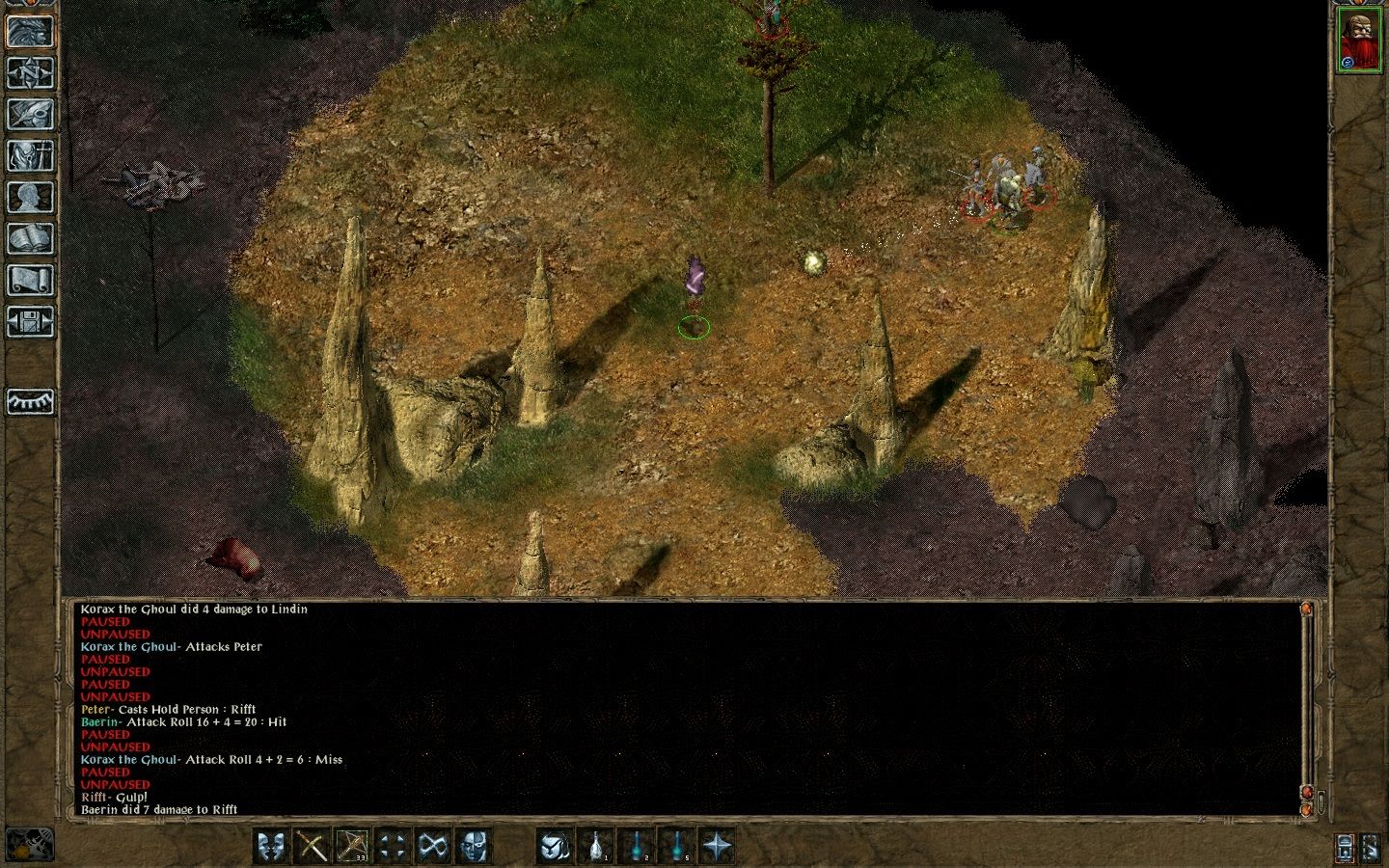Viewport: 1389px width, 868px height.
Task: Open the area map
Action: [30, 73]
